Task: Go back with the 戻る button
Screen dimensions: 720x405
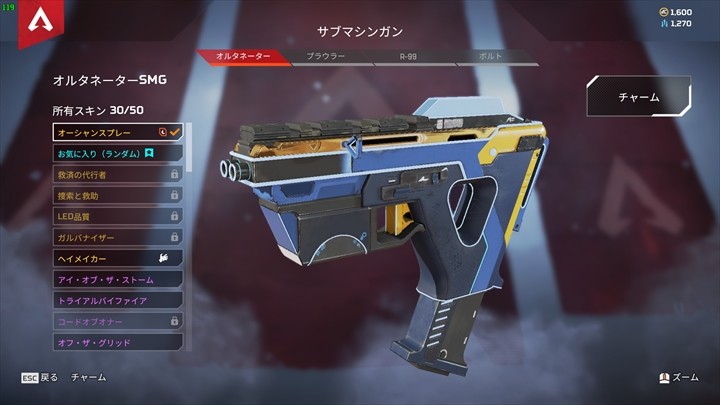Action: (x=40, y=378)
